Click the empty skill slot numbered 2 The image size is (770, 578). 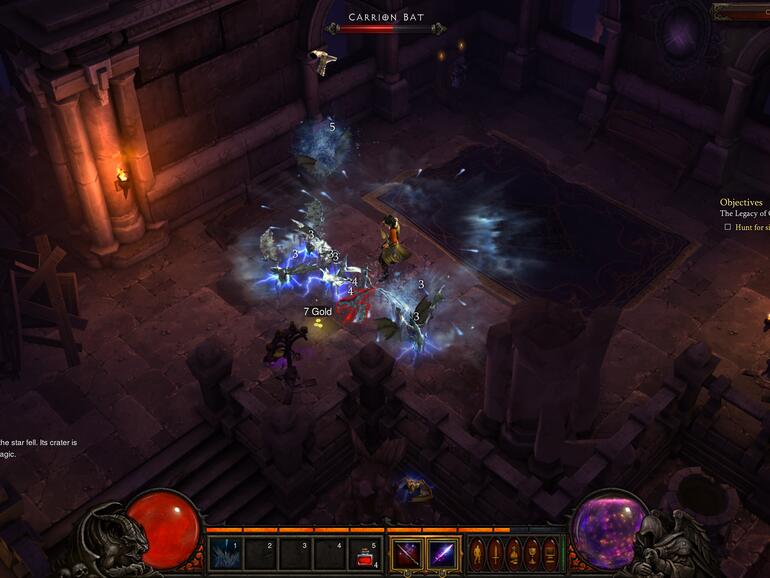pyautogui.click(x=260, y=553)
